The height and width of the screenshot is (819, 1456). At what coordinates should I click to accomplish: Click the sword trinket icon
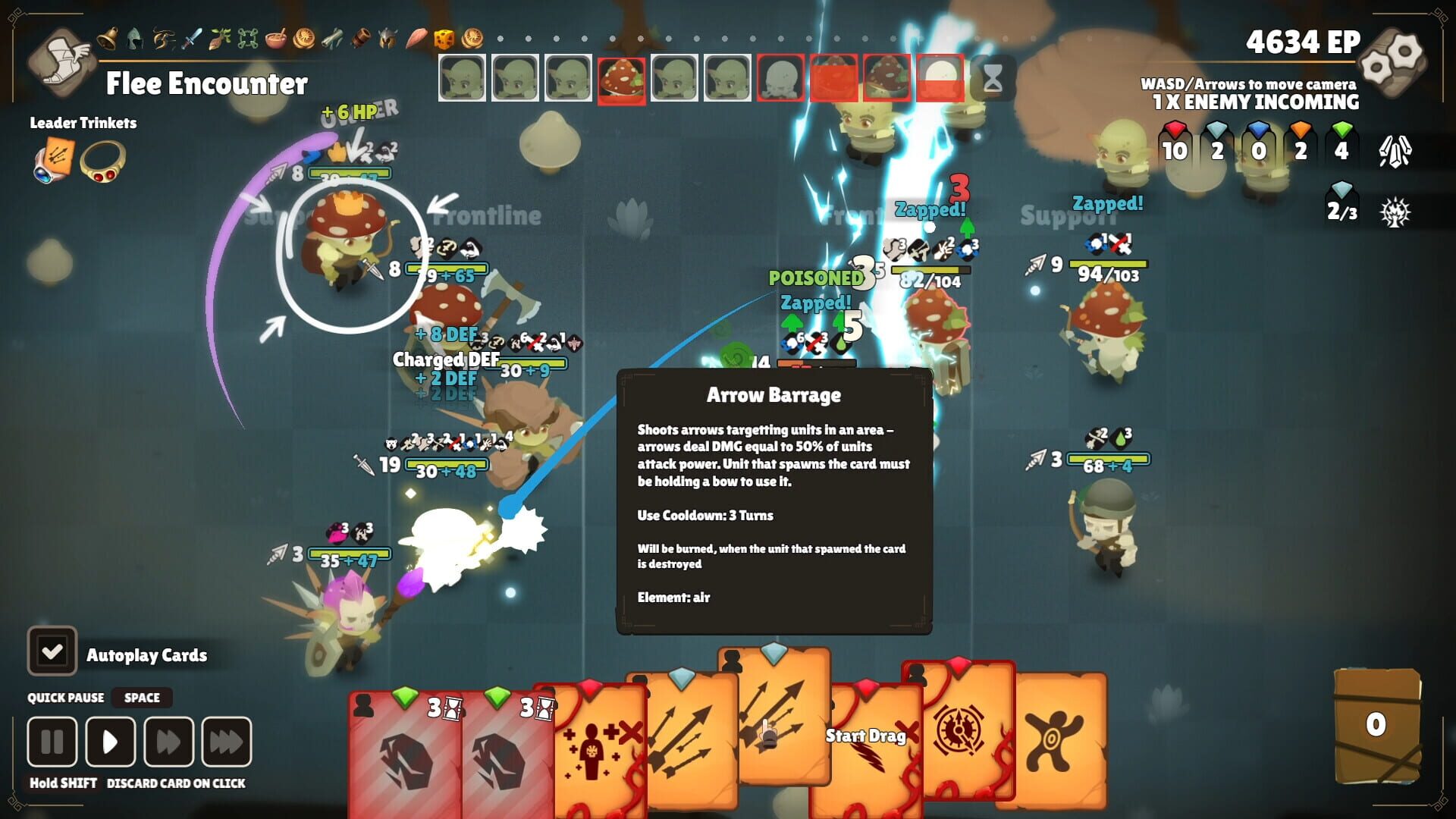192,35
